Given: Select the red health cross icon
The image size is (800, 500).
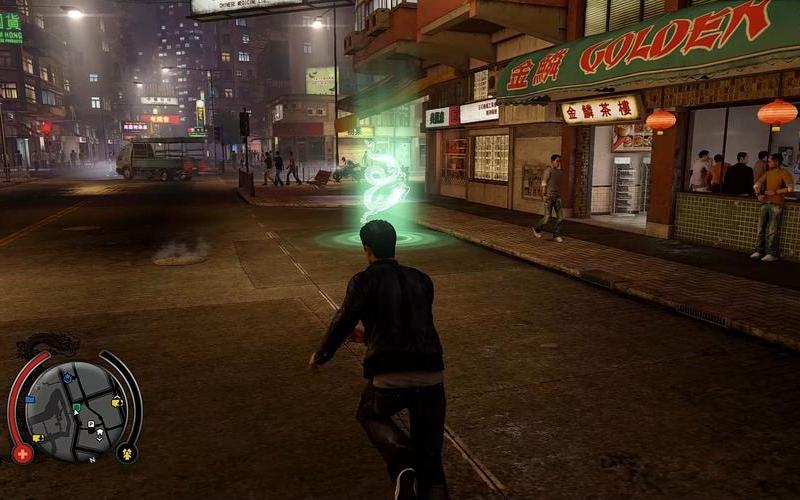Looking at the screenshot, I should coord(22,453).
